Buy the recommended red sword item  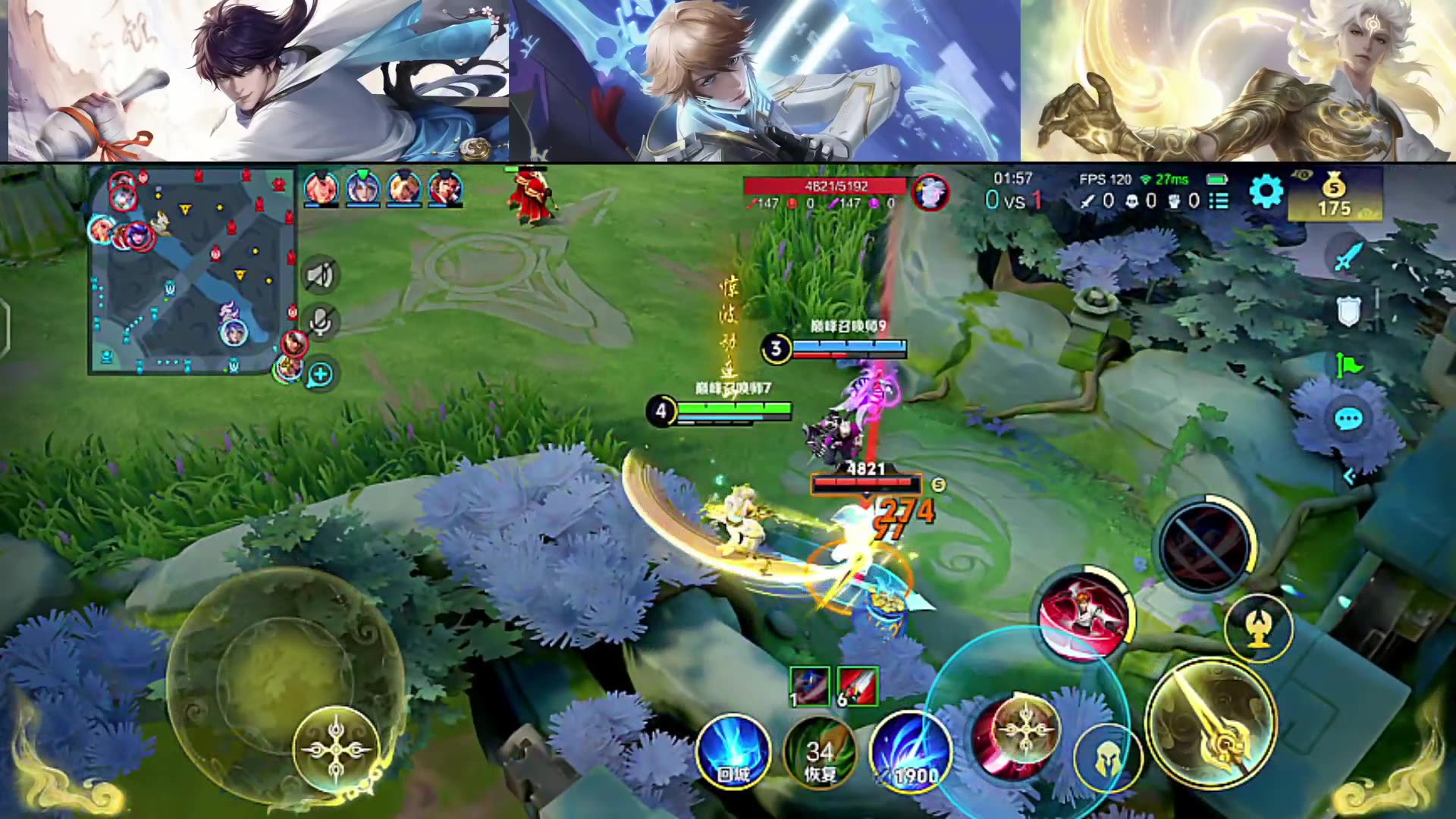click(x=858, y=686)
